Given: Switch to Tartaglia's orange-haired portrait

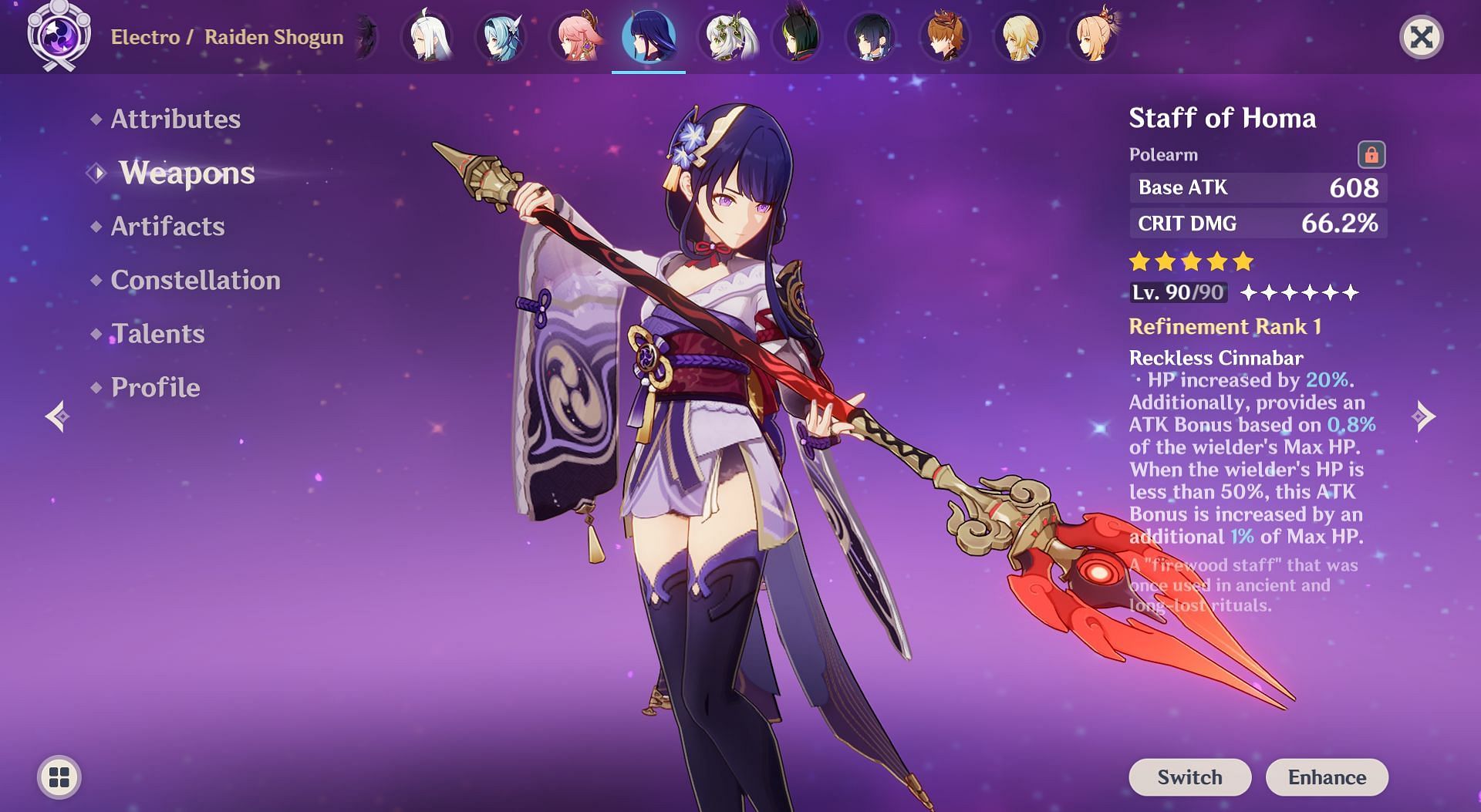Looking at the screenshot, I should pos(945,37).
